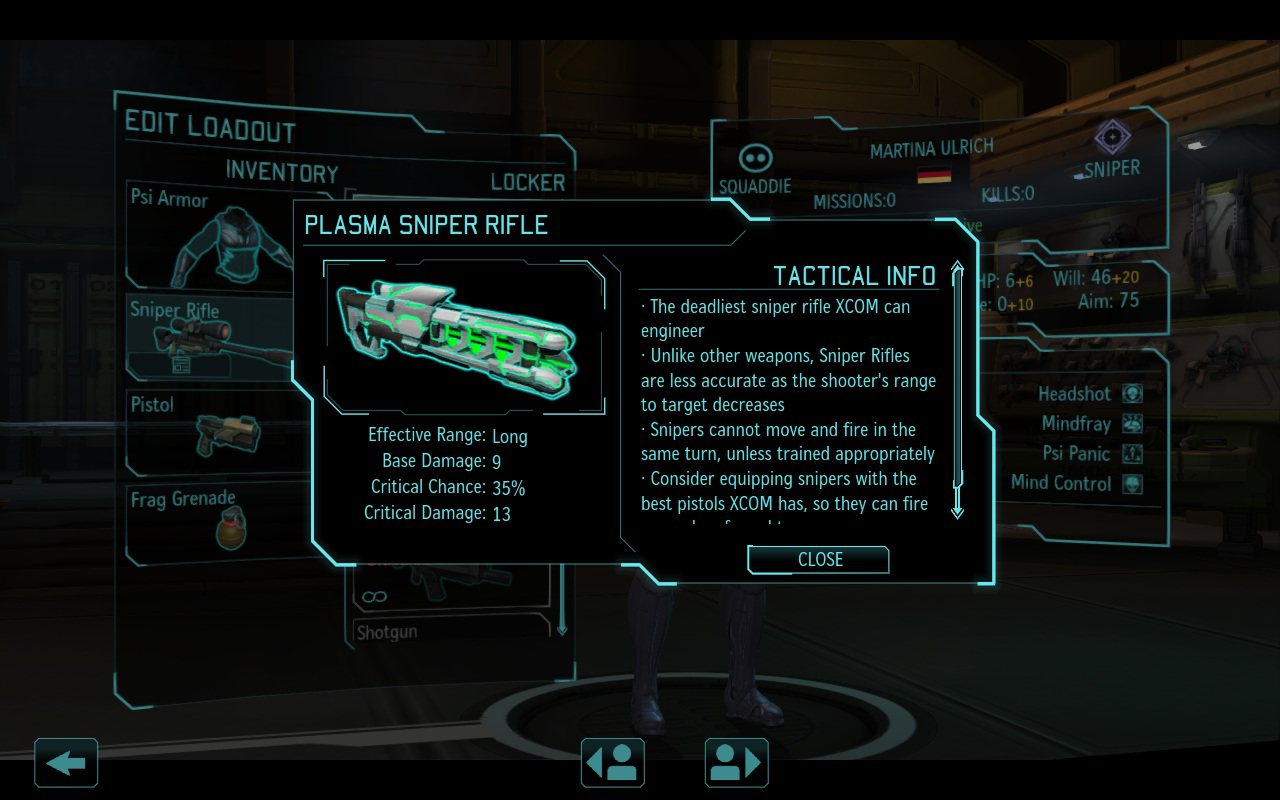
Task: Click the tactical info scroll-up arrow
Action: 957,270
